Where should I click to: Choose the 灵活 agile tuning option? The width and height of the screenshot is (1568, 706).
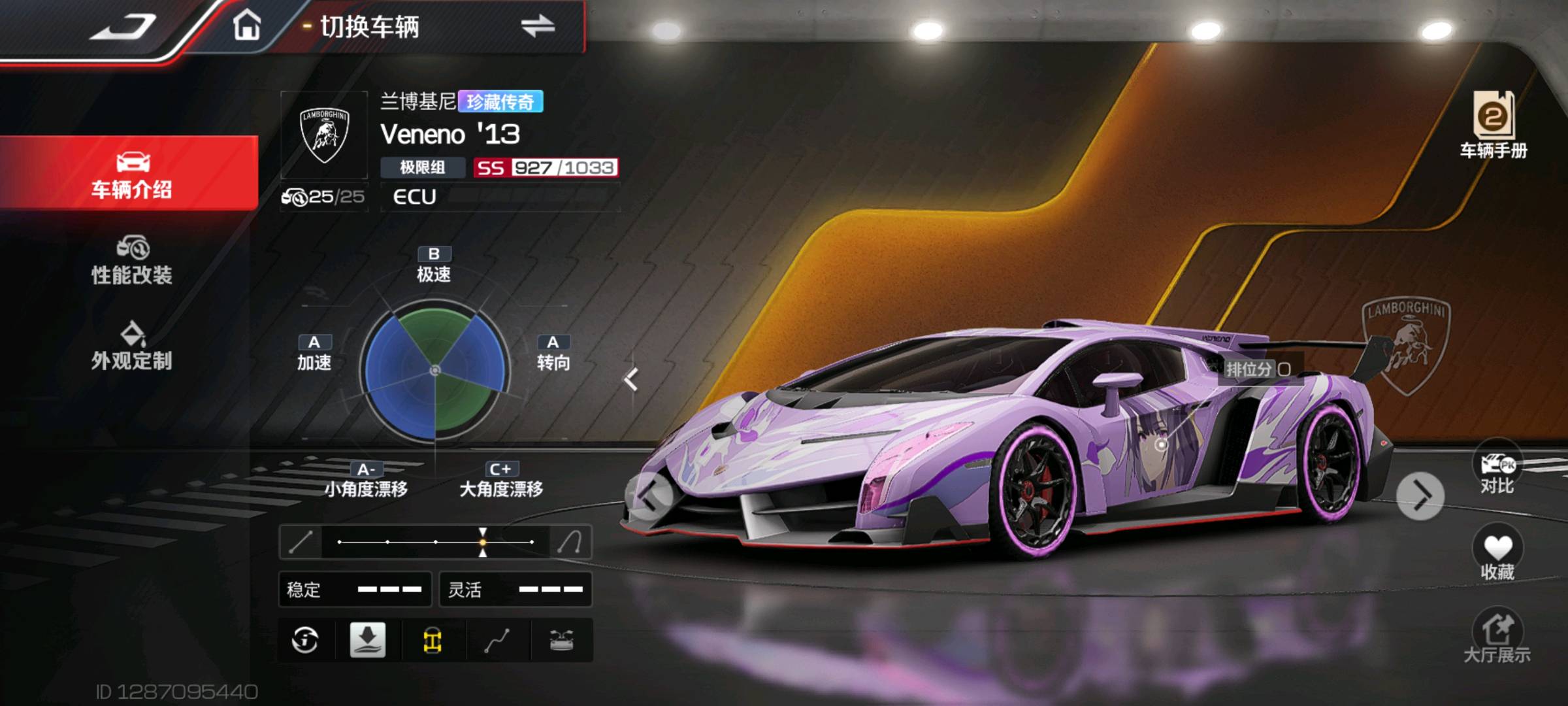click(515, 590)
